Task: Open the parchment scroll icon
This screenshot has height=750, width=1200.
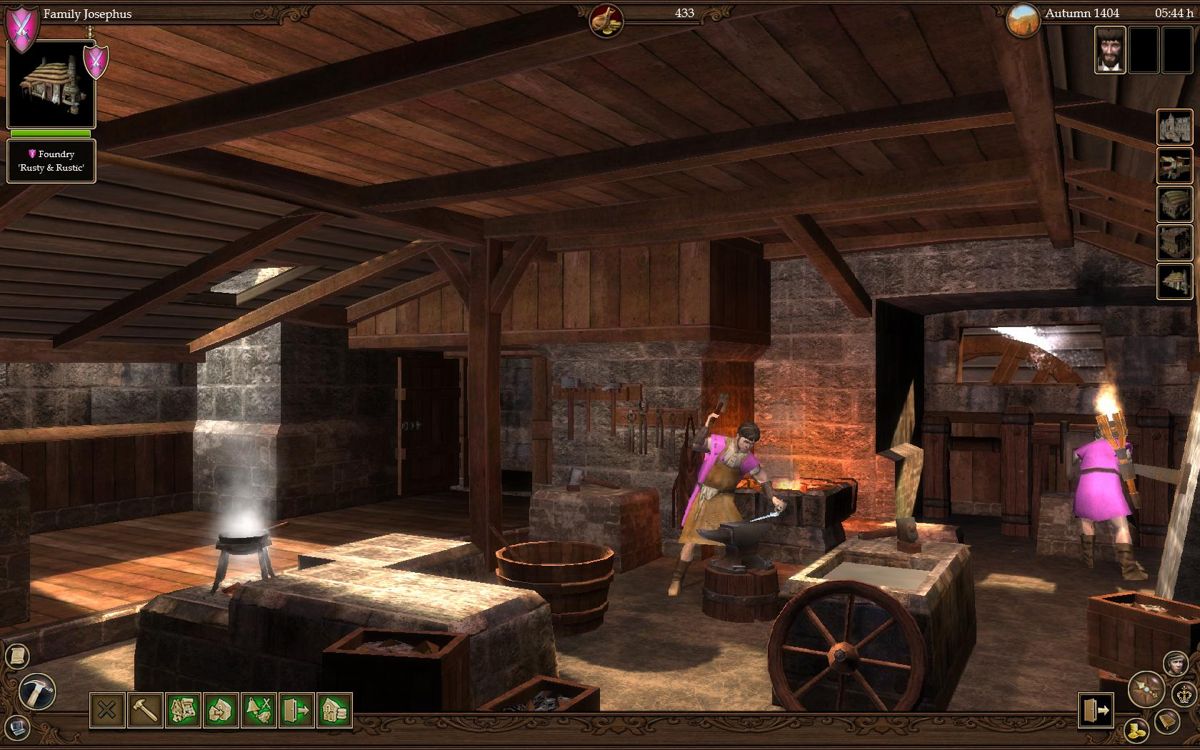Action: coord(15,656)
